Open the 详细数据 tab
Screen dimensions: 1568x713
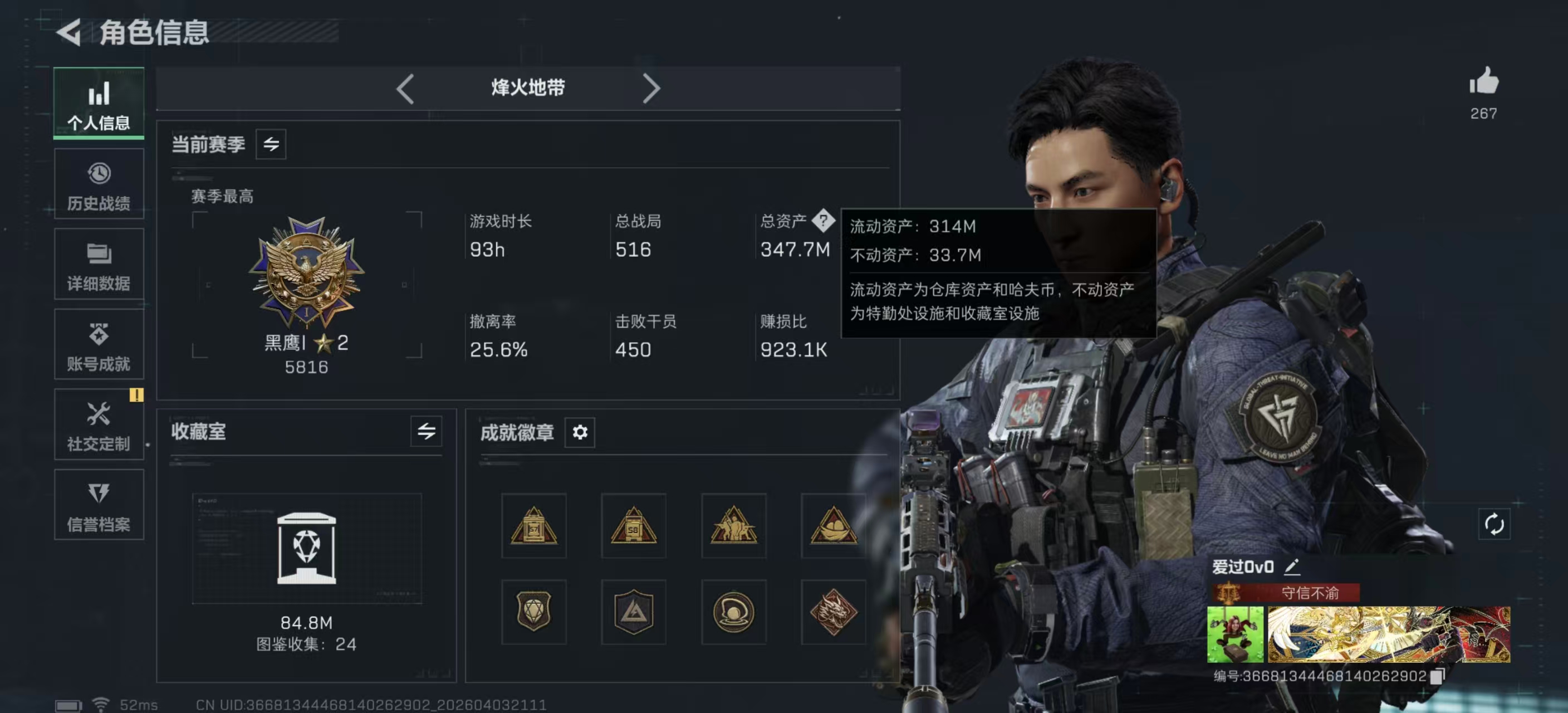[99, 265]
